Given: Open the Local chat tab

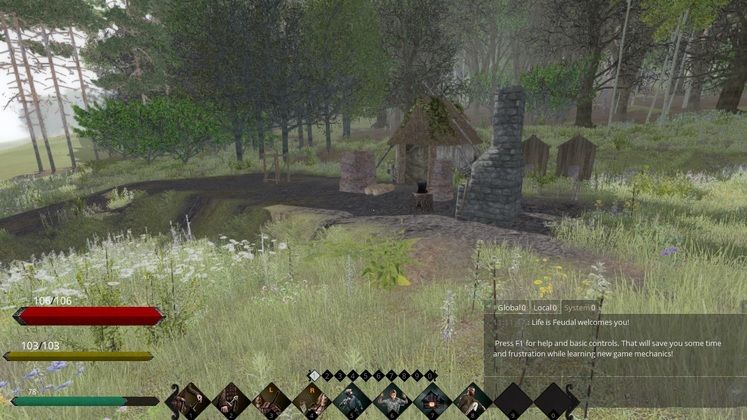Looking at the screenshot, I should pos(545,308).
